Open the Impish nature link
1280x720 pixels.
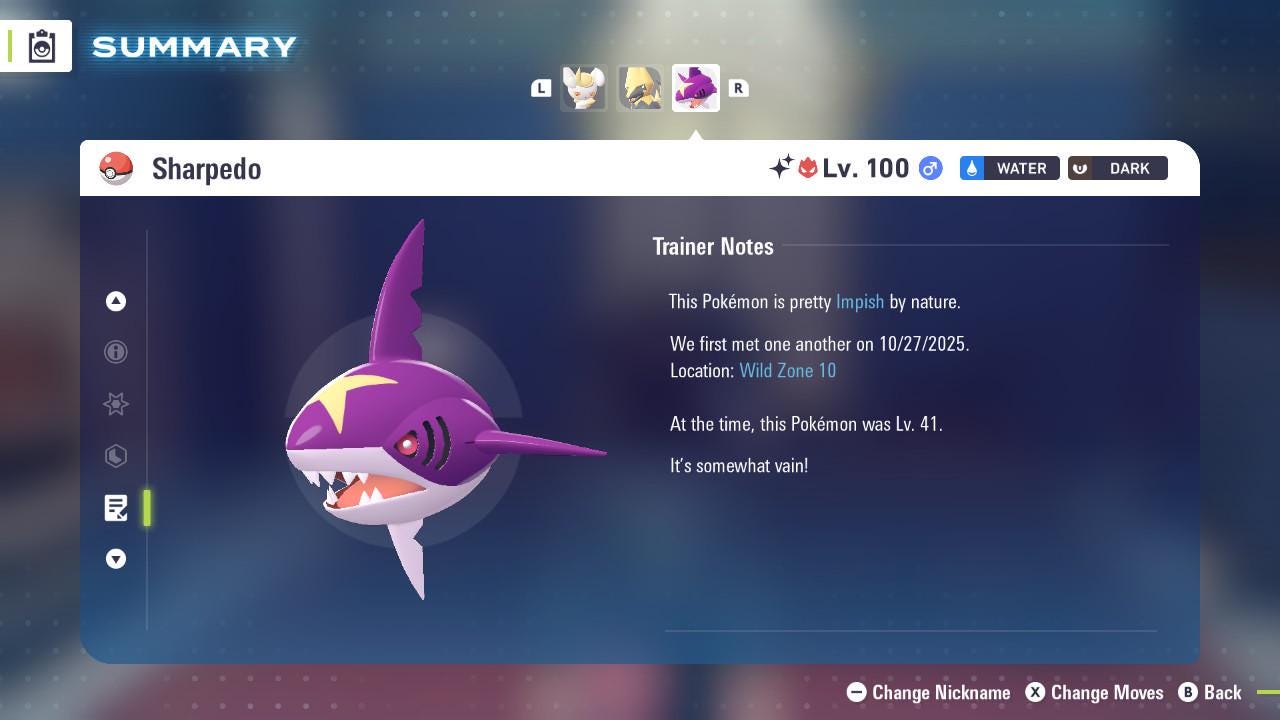tap(860, 301)
